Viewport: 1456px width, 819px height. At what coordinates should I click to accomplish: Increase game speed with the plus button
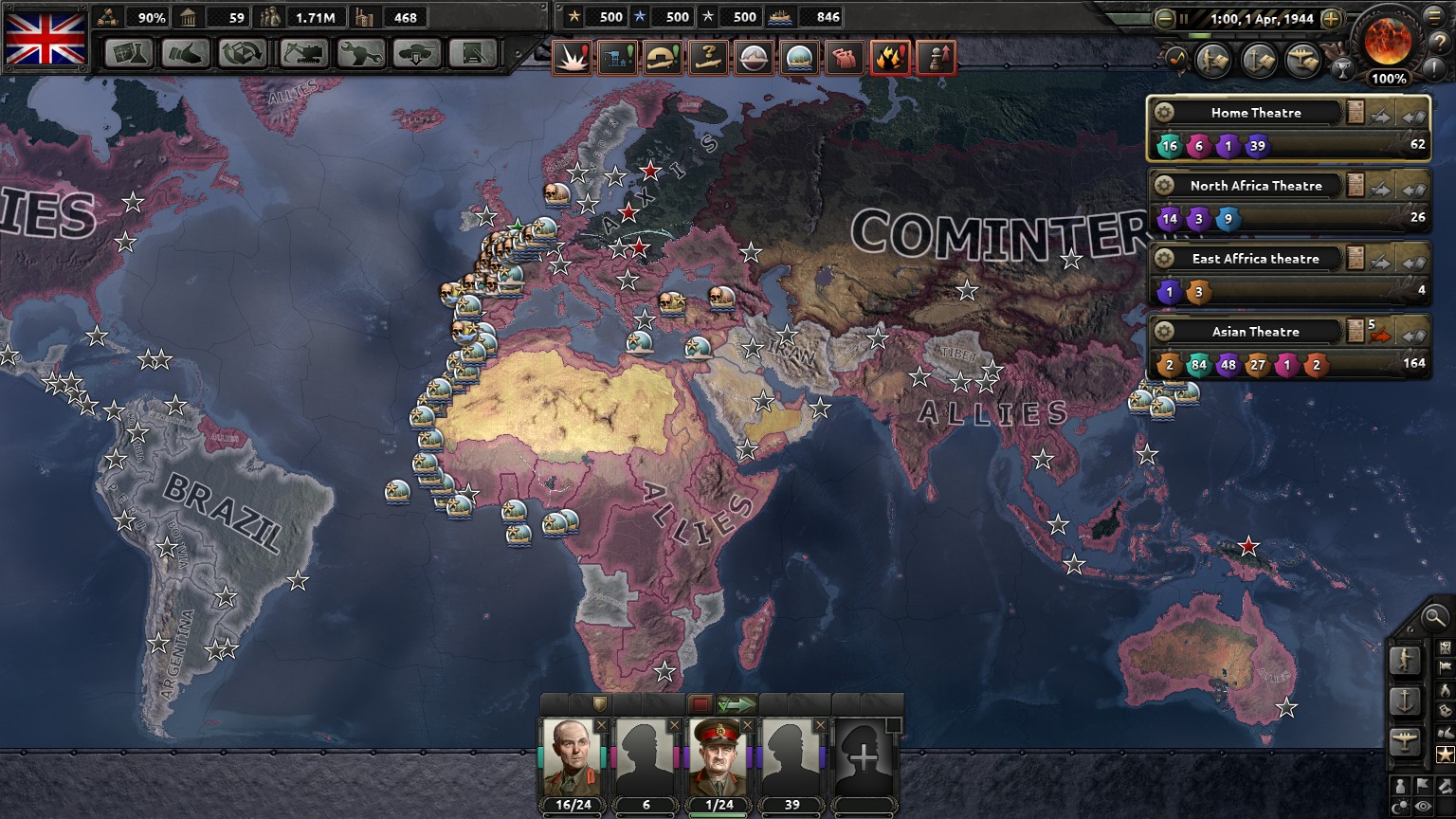click(1332, 20)
